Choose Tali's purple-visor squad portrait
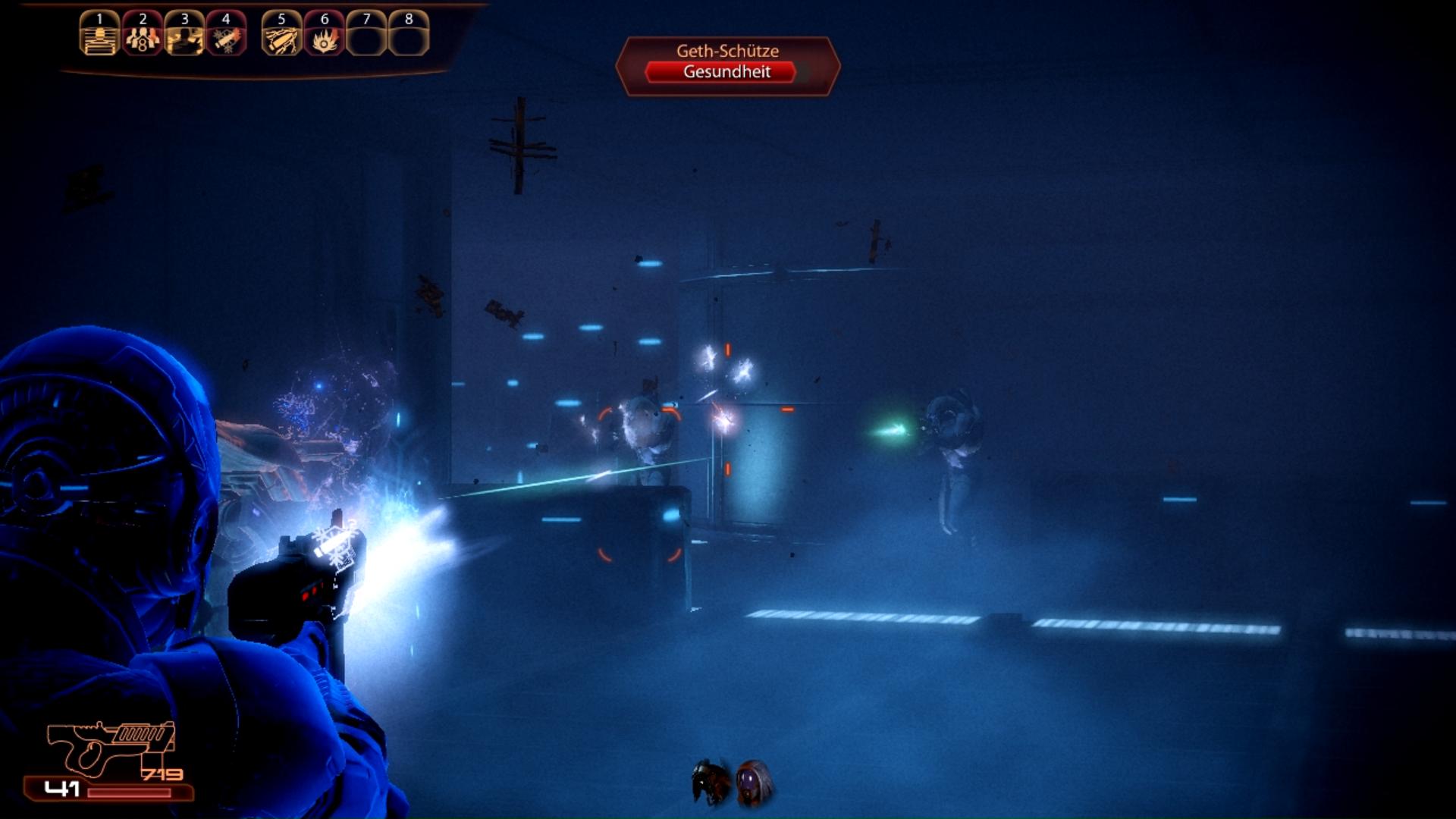1456x819 pixels. click(754, 782)
